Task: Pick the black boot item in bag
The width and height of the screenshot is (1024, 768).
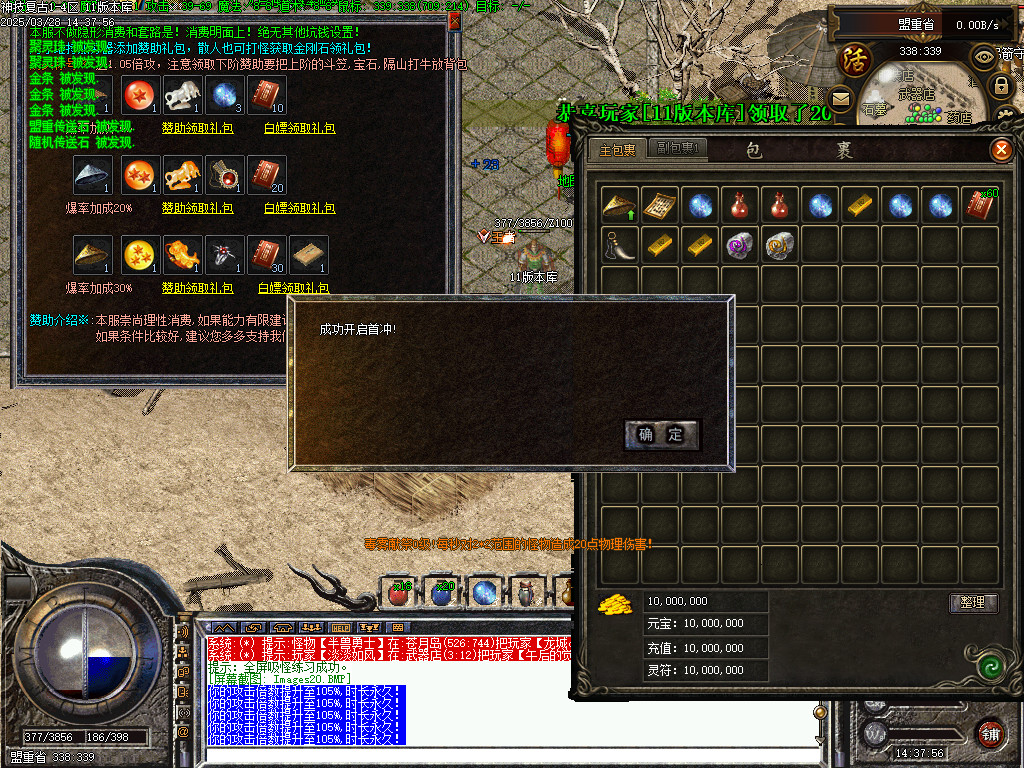Action: click(x=620, y=246)
